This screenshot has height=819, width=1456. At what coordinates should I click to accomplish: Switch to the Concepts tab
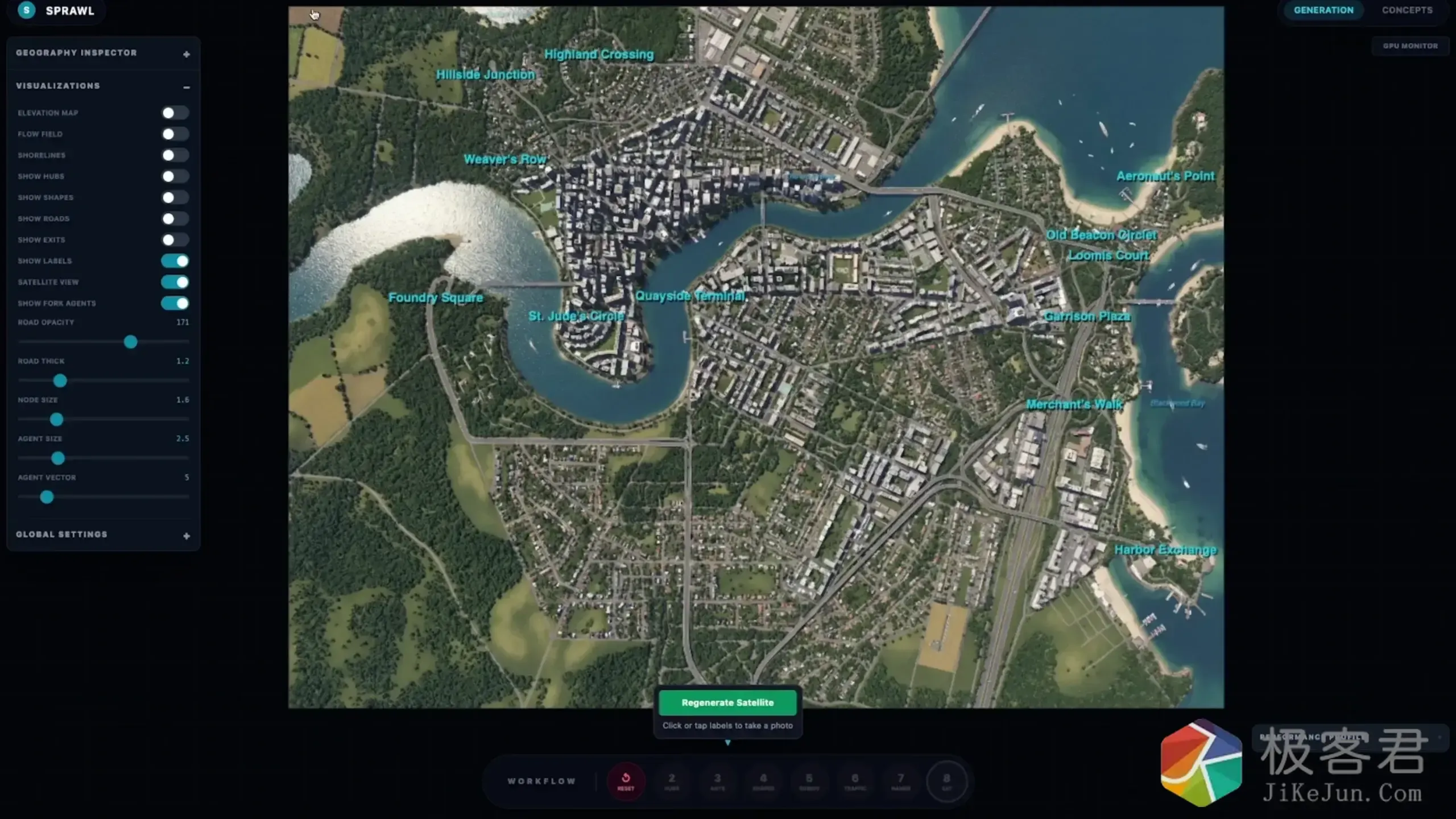coord(1407,10)
